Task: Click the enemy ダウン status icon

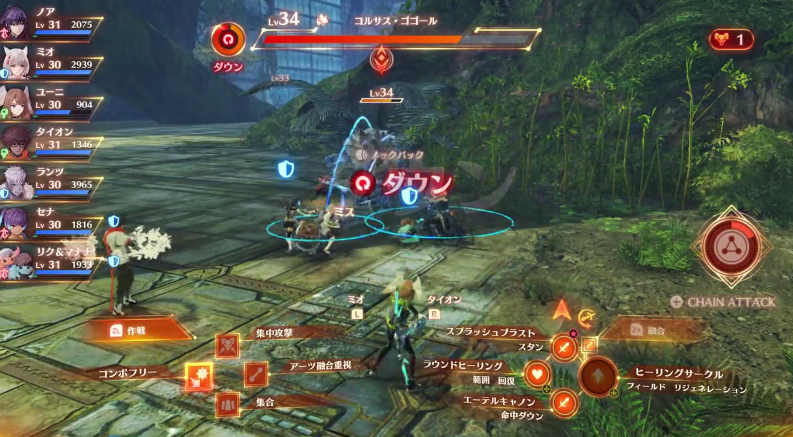Action: (228, 40)
